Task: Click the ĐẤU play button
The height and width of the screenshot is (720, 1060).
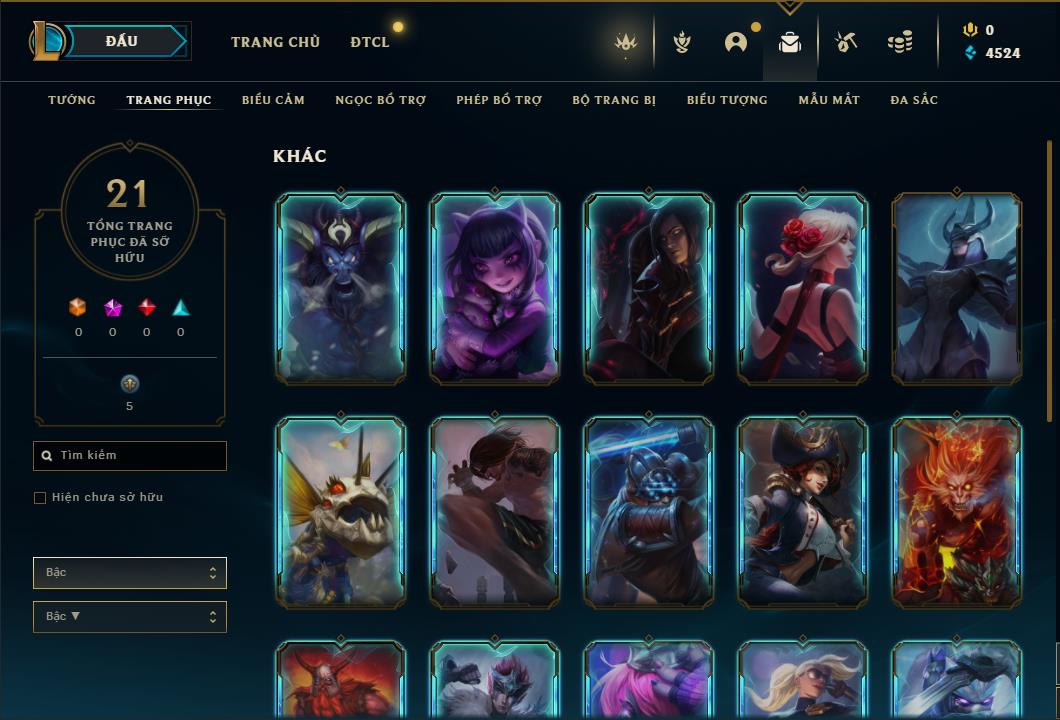Action: (122, 41)
